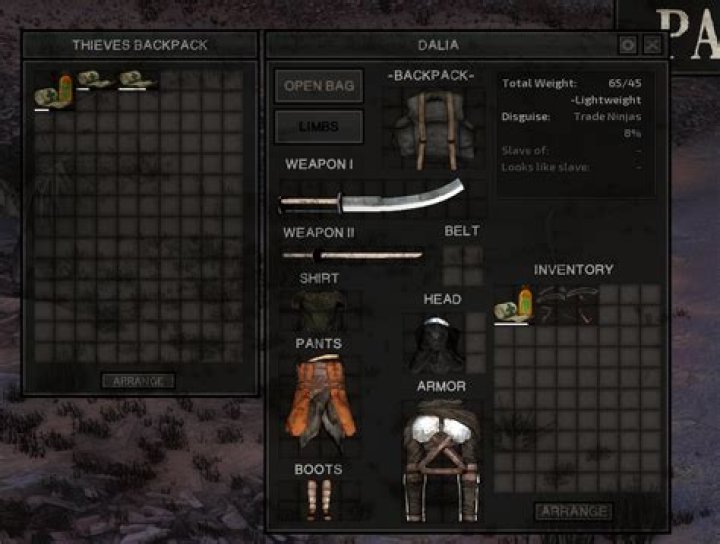The image size is (720, 544).
Task: Open the Limbs panel
Action: point(319,127)
